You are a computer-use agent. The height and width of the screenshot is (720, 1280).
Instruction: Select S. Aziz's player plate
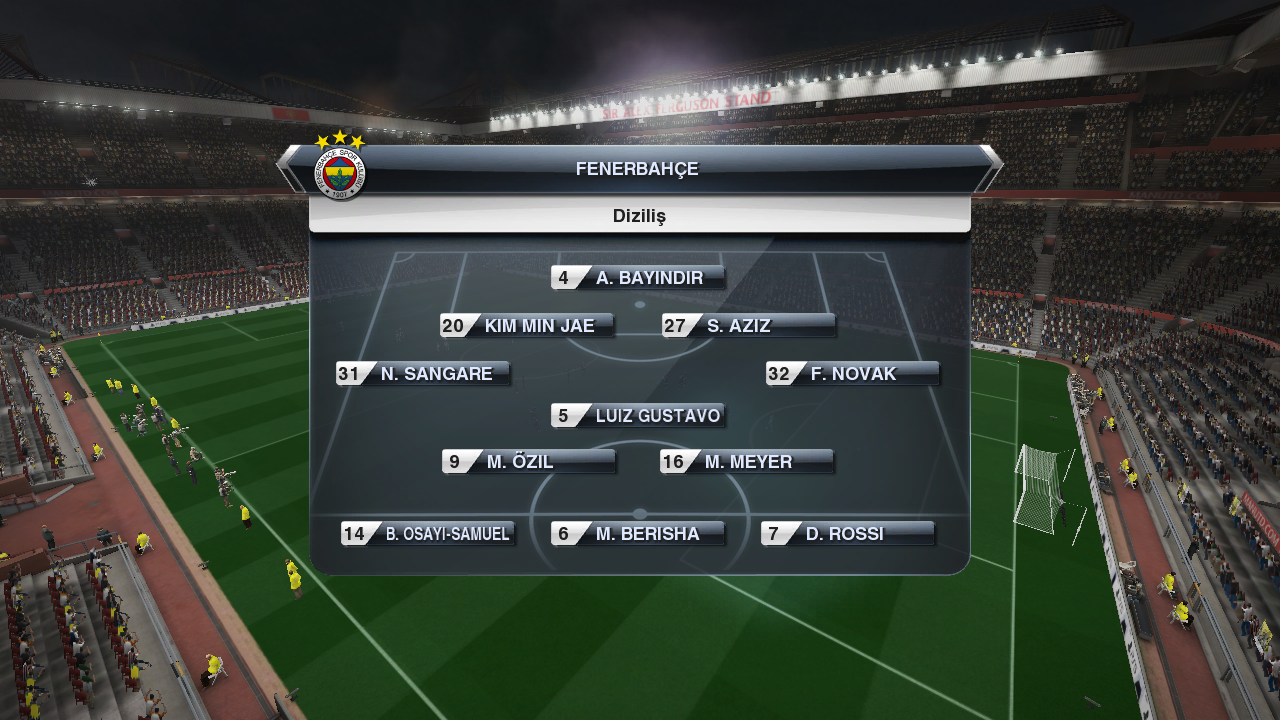pos(749,326)
